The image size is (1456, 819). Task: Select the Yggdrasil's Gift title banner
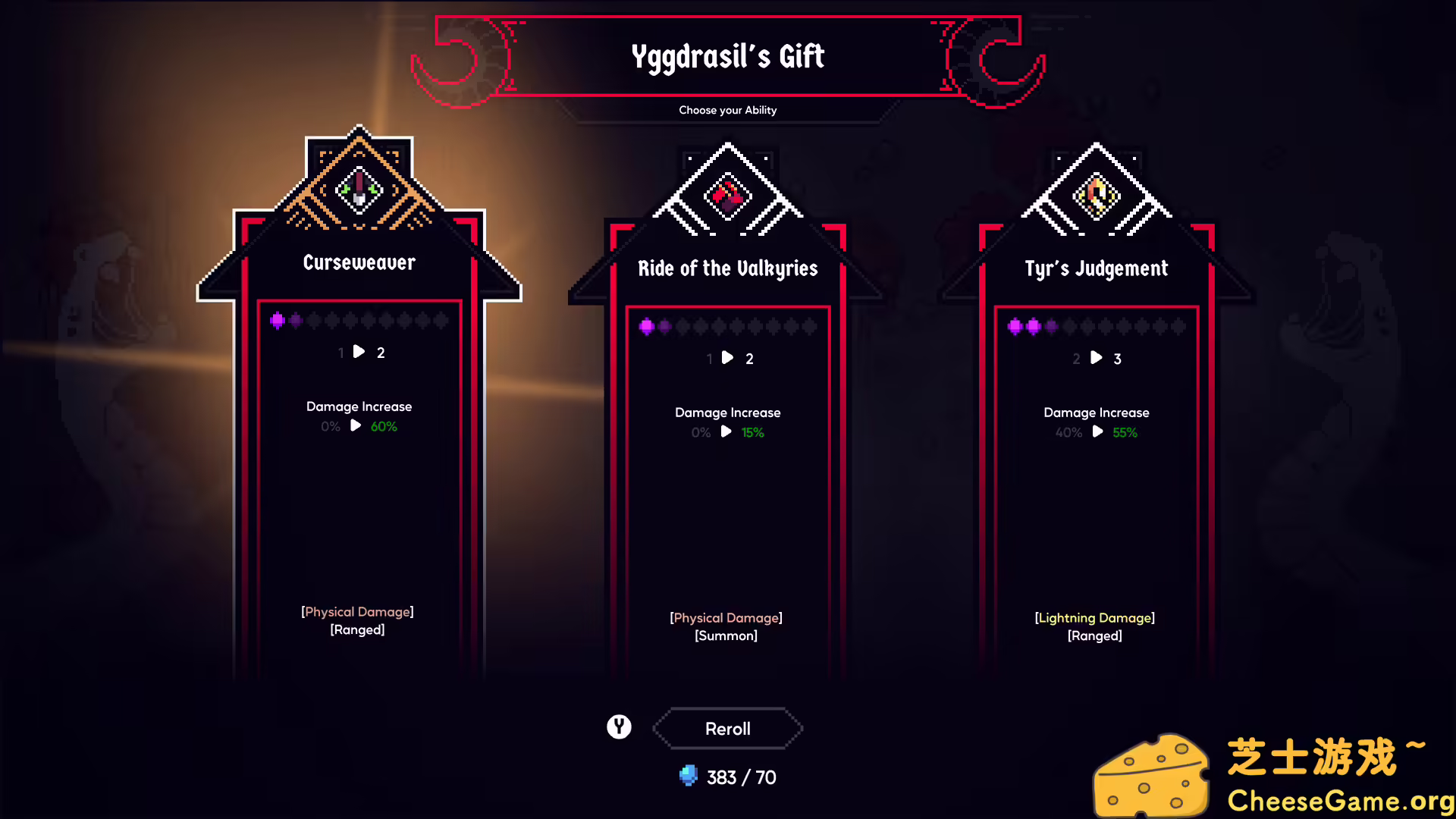pyautogui.click(x=727, y=55)
